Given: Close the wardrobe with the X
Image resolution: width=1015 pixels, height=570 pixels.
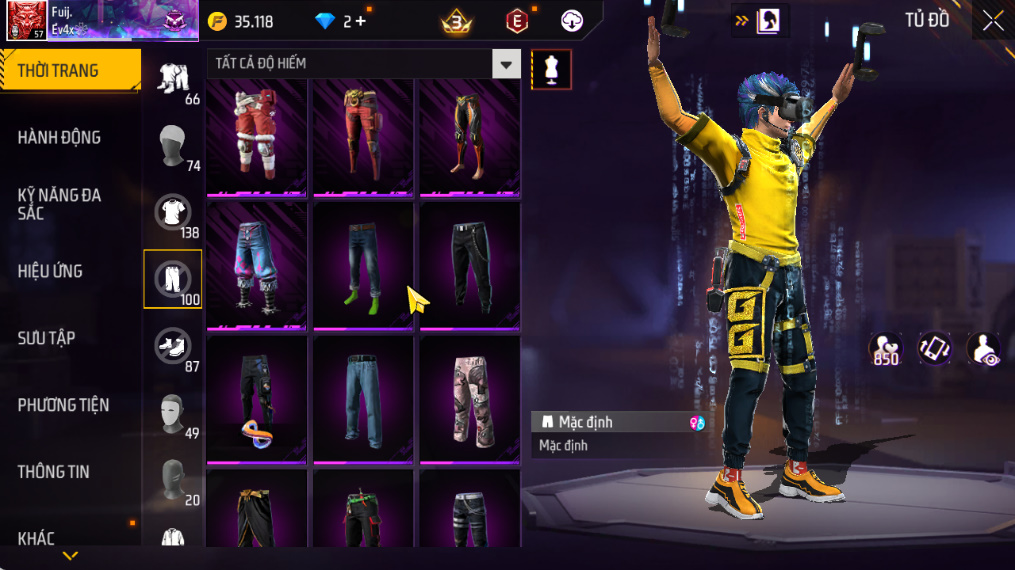Looking at the screenshot, I should click(x=992, y=21).
